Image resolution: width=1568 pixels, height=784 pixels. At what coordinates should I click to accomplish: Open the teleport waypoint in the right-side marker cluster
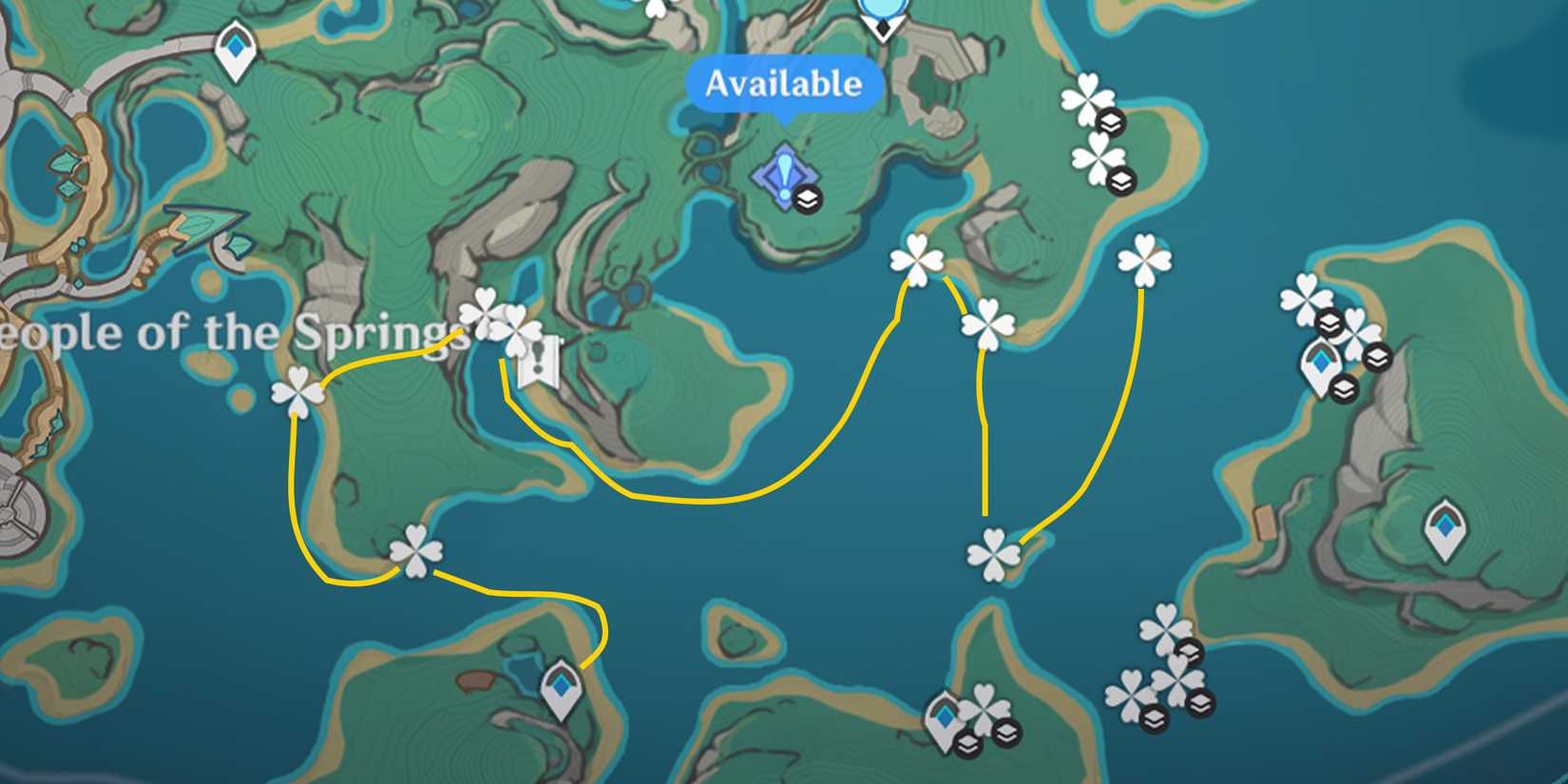pyautogui.click(x=1321, y=362)
